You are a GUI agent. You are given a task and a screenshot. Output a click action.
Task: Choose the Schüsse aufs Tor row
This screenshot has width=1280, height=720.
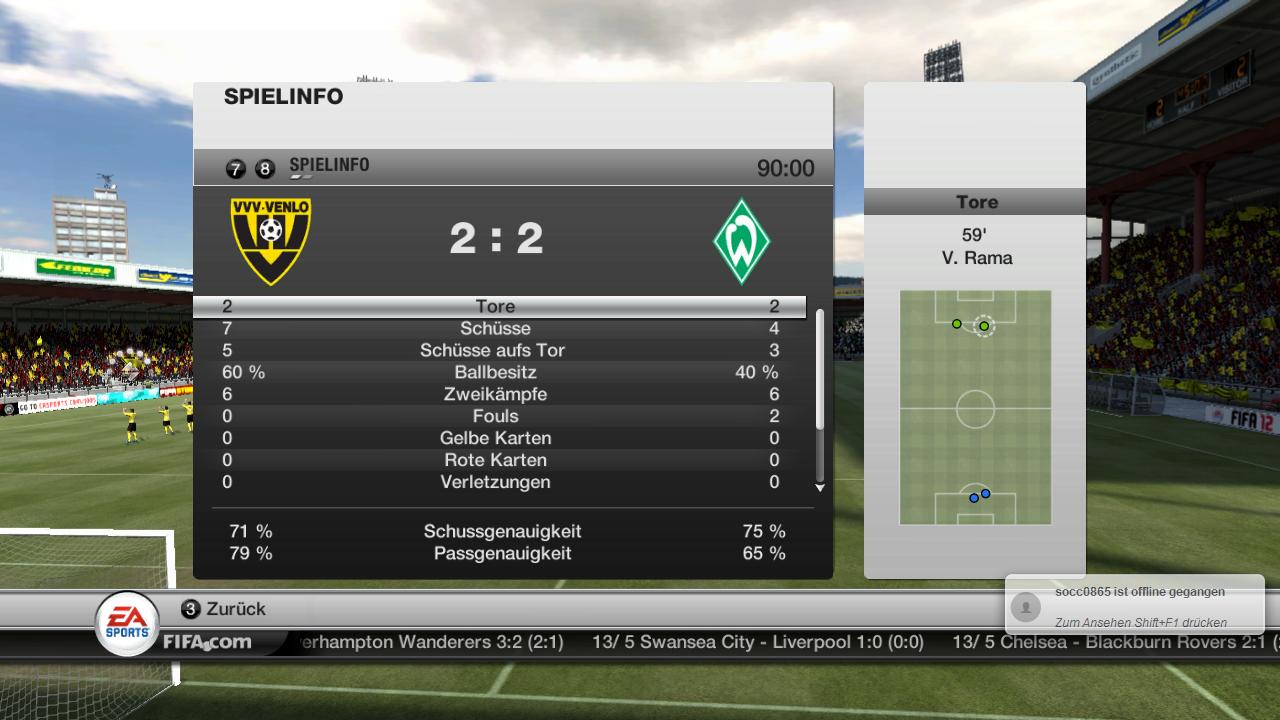498,351
